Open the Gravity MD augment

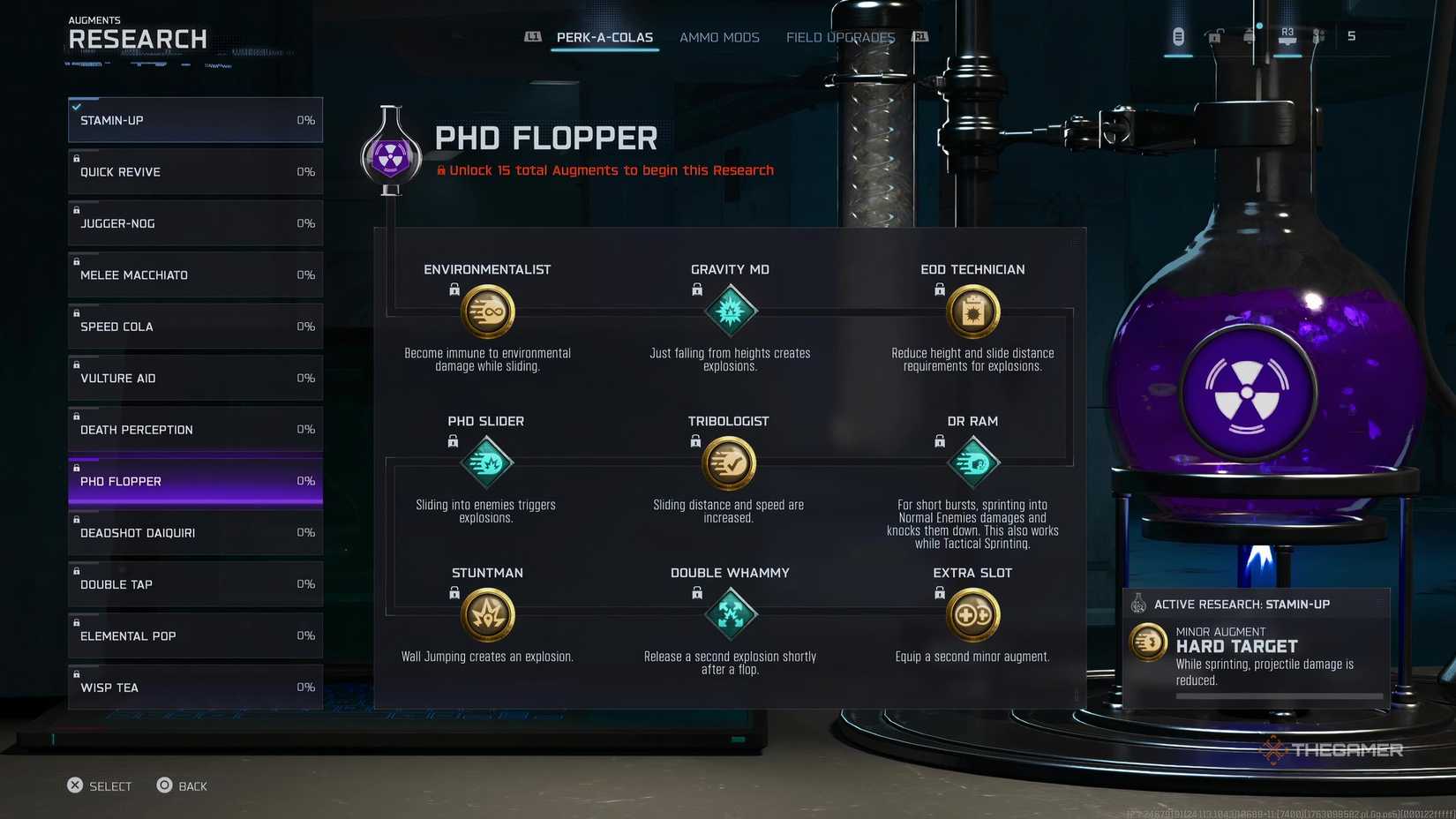[x=730, y=312]
